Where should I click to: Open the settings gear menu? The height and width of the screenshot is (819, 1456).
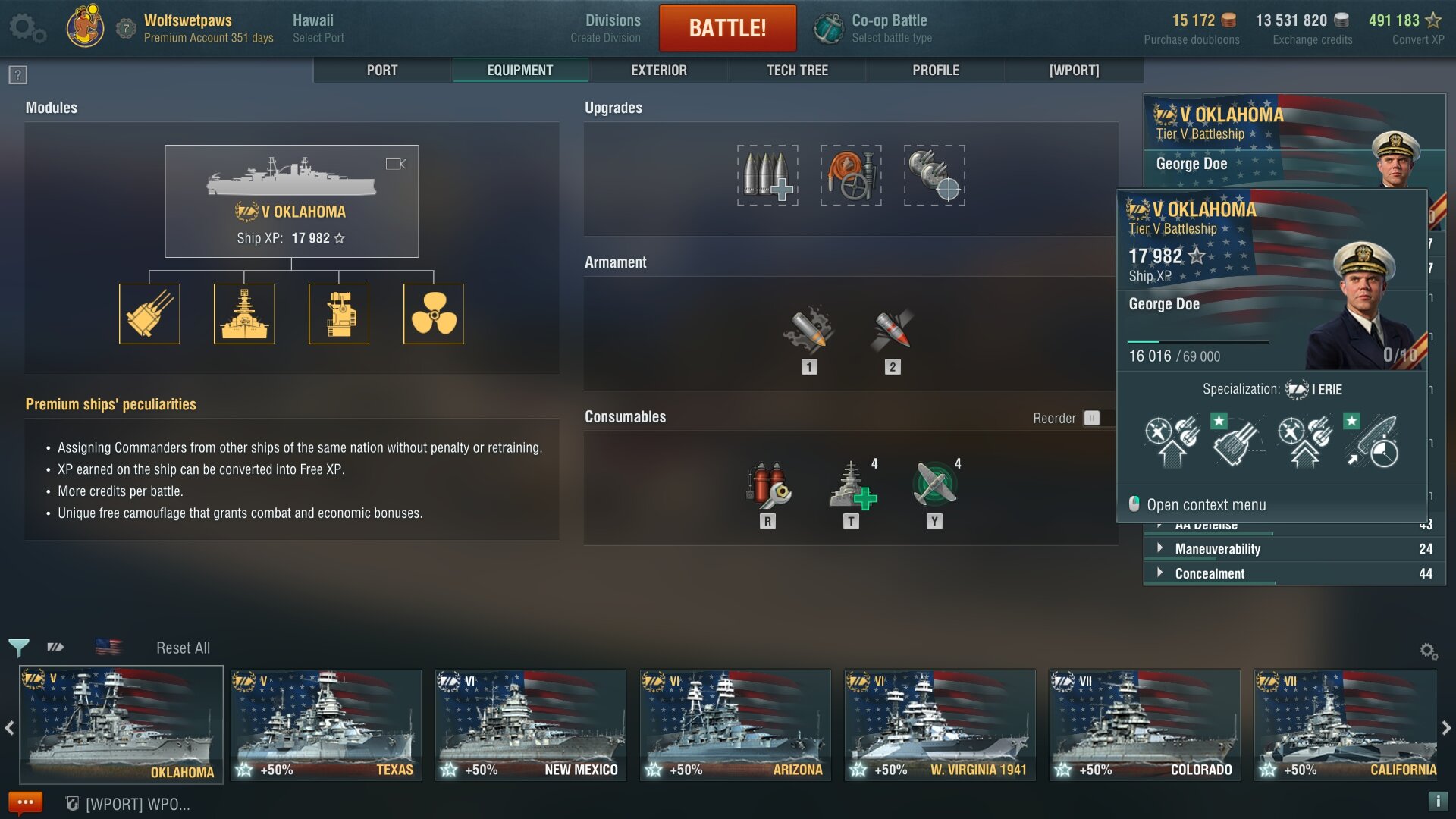point(27,28)
